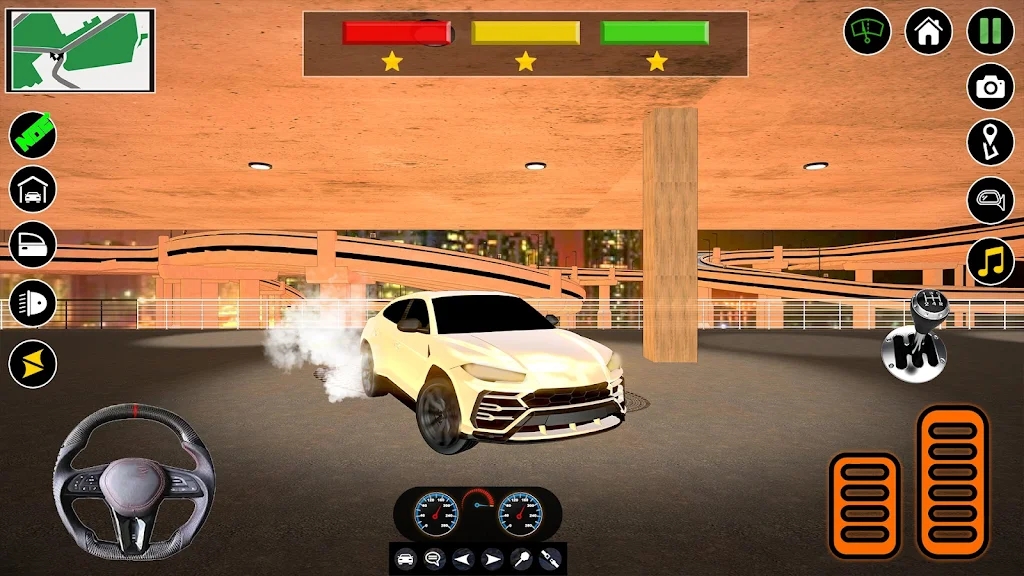Click the gear shifter knob
The width and height of the screenshot is (1024, 576).
pyautogui.click(x=914, y=340)
